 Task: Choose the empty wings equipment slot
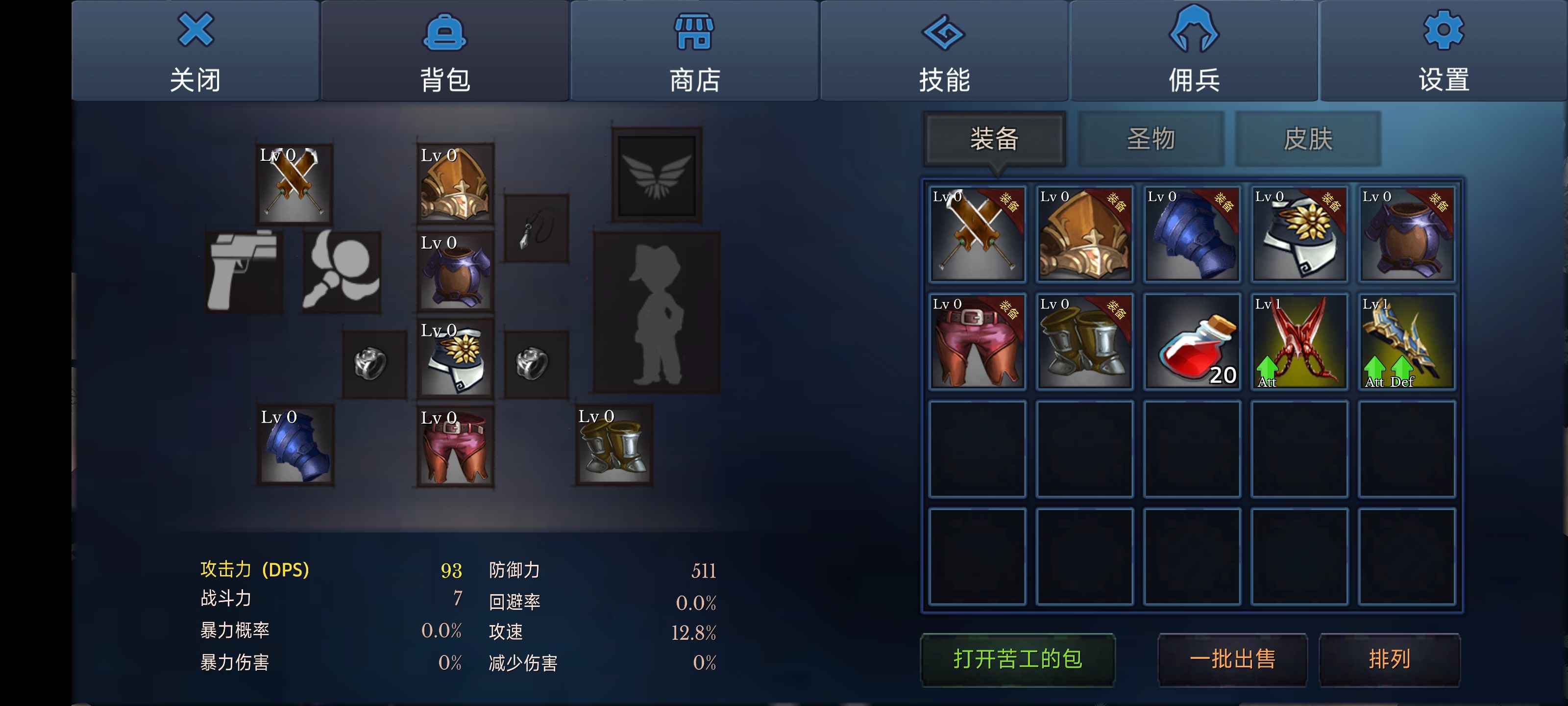657,176
